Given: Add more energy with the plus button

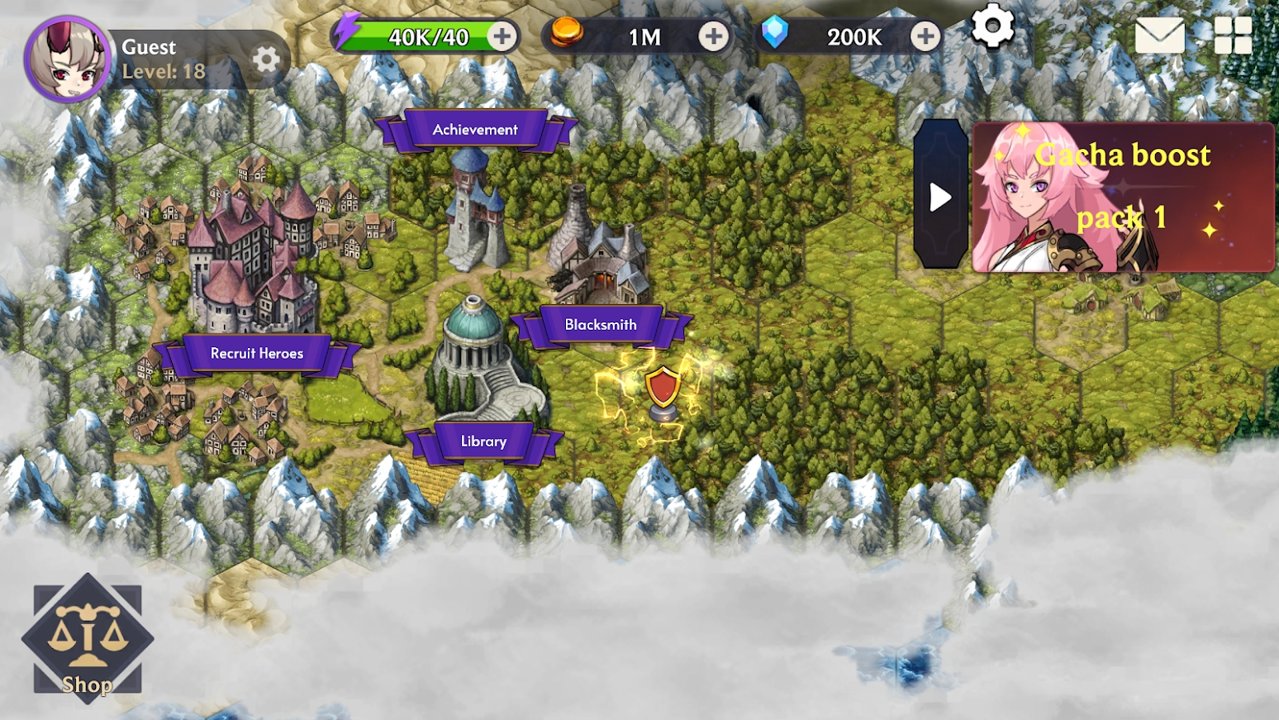Looking at the screenshot, I should (x=502, y=37).
